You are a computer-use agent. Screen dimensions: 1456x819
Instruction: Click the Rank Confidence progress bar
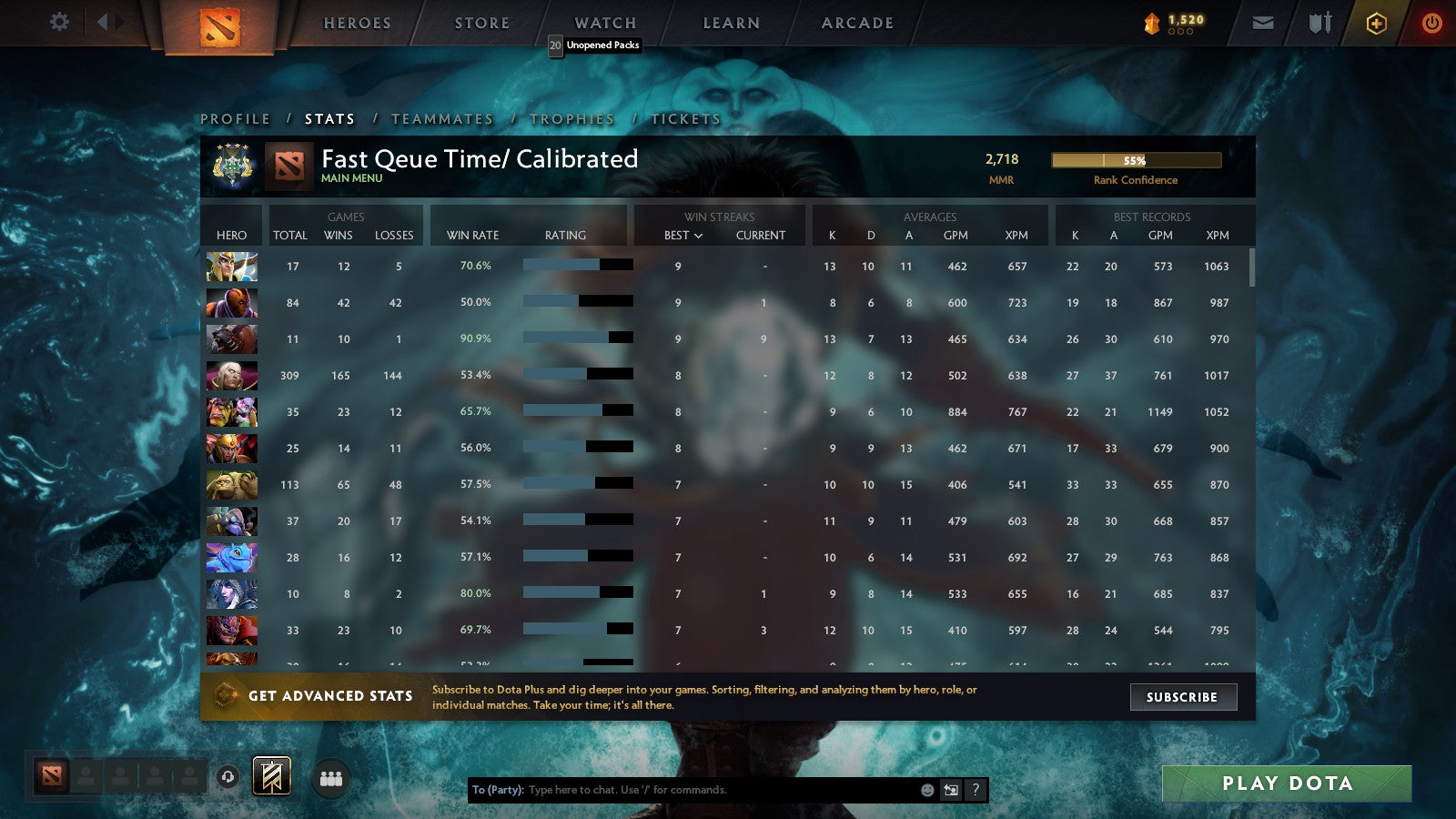point(1137,160)
